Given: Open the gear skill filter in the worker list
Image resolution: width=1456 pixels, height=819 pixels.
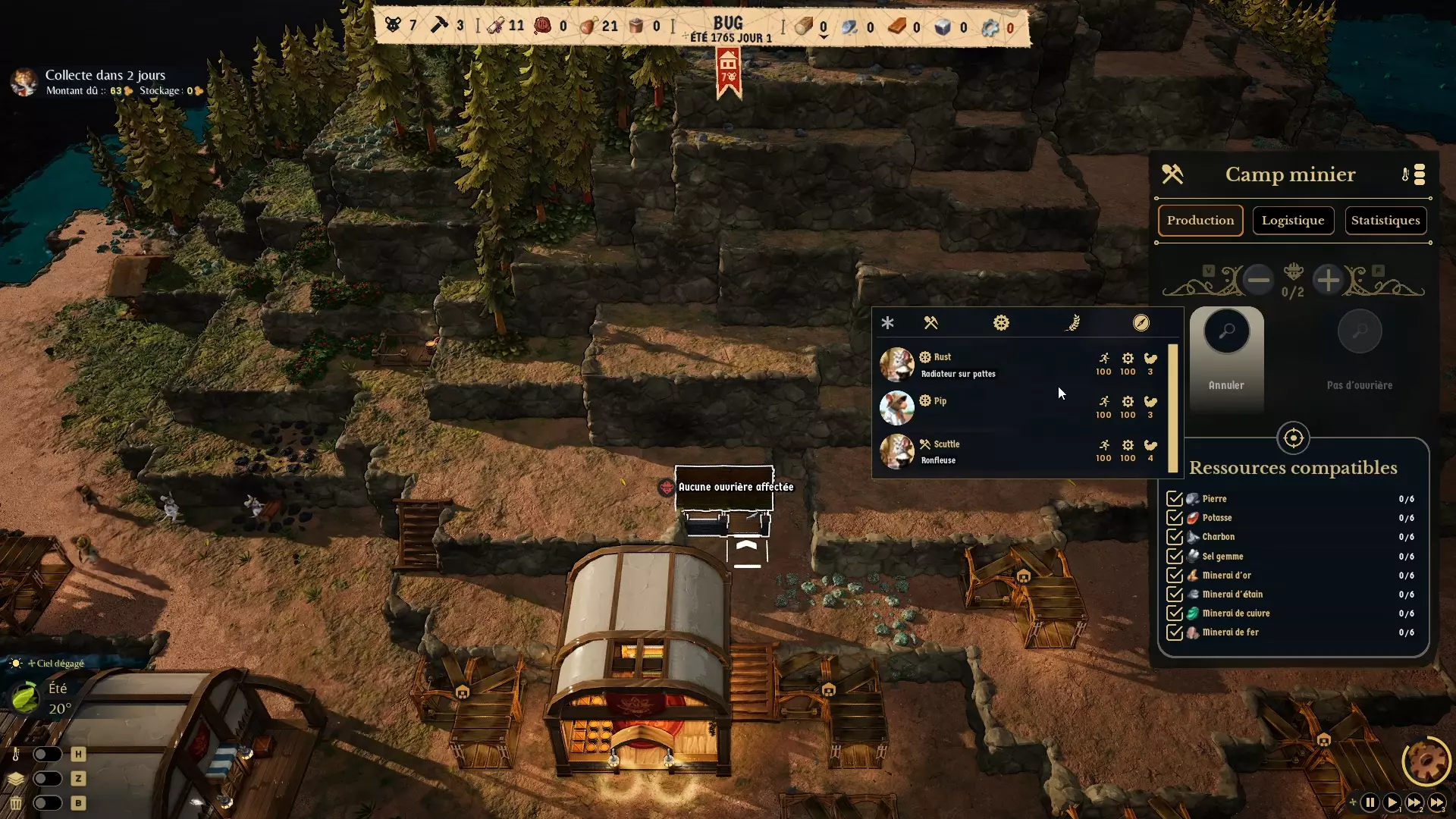Looking at the screenshot, I should 1001,322.
